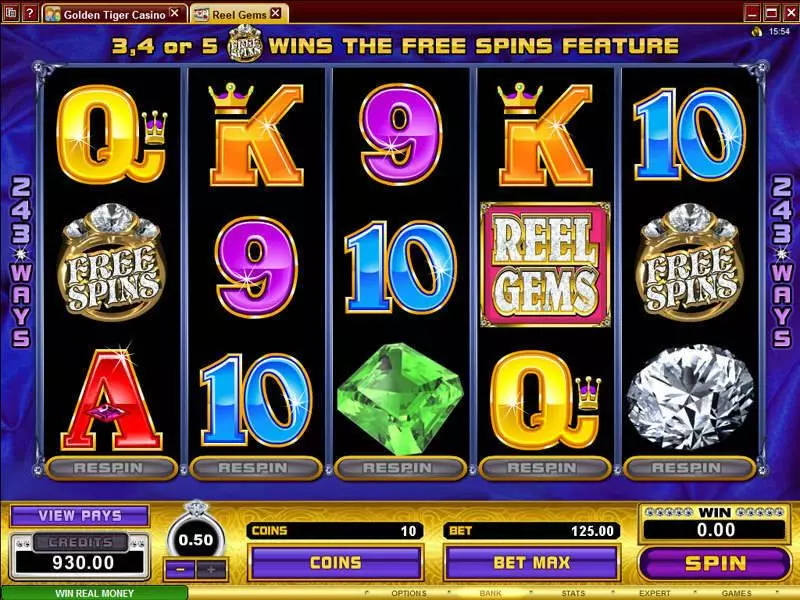Viewport: 800px width, 600px height.
Task: Open the BANK menu
Action: [490, 593]
